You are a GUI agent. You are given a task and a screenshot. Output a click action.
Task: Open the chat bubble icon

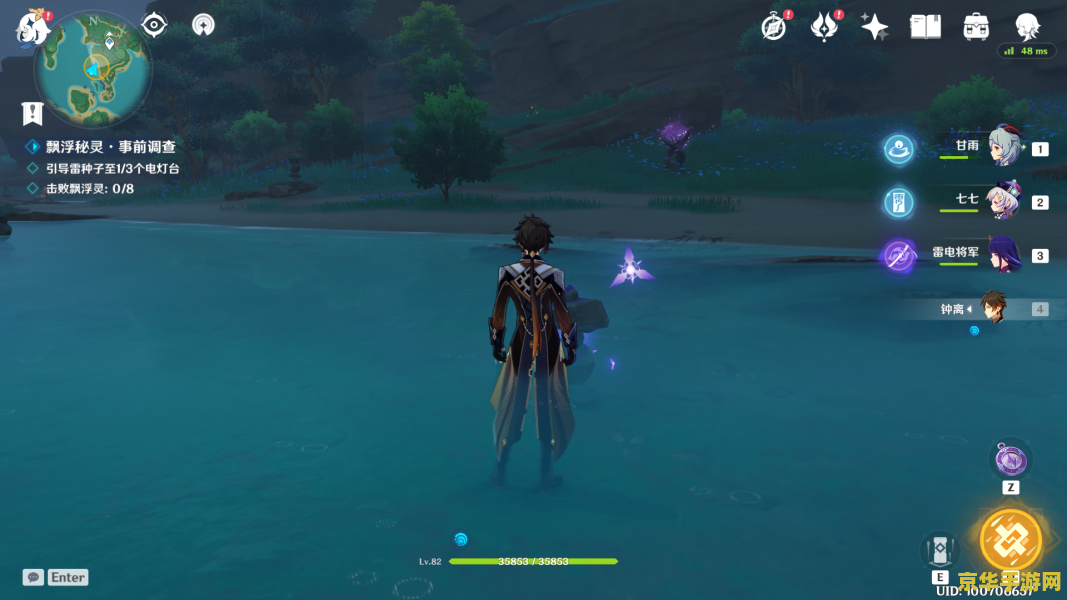[x=33, y=577]
